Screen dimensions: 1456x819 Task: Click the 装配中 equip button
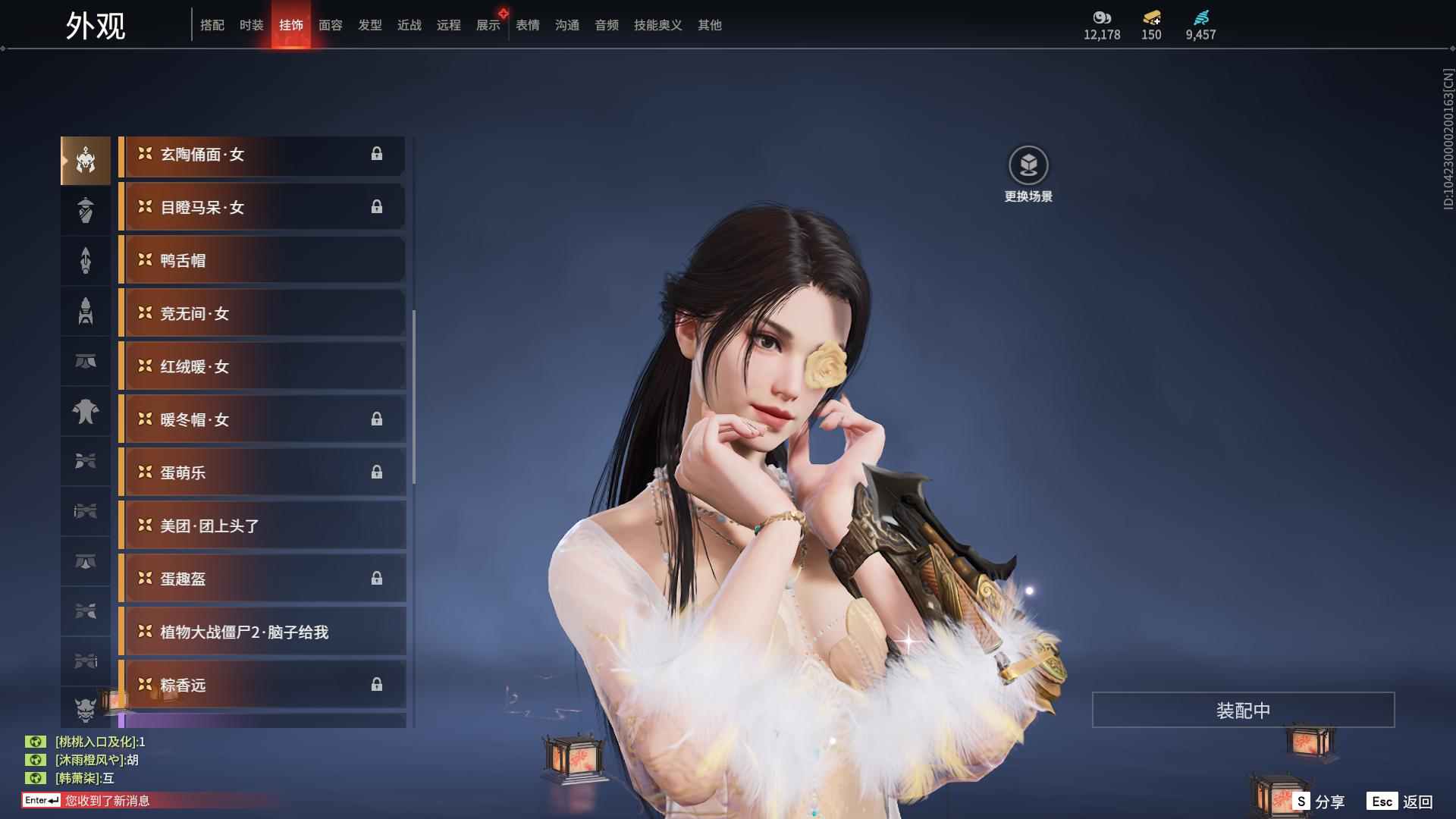pyautogui.click(x=1242, y=710)
